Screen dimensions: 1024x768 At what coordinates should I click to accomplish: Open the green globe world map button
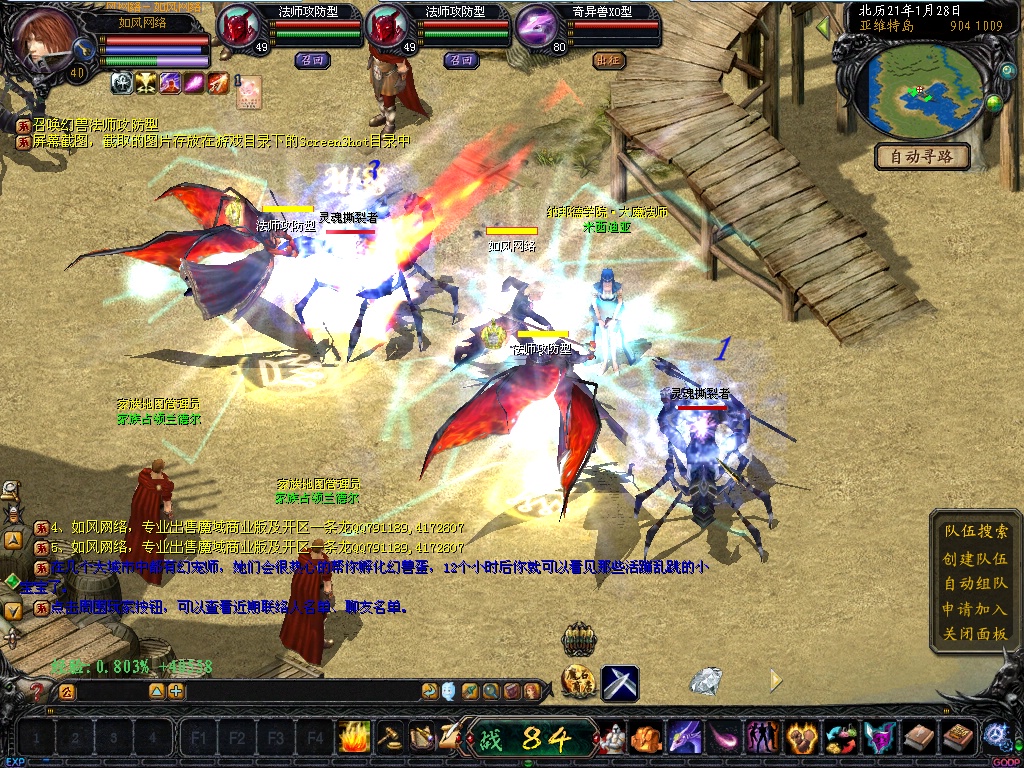click(x=994, y=102)
